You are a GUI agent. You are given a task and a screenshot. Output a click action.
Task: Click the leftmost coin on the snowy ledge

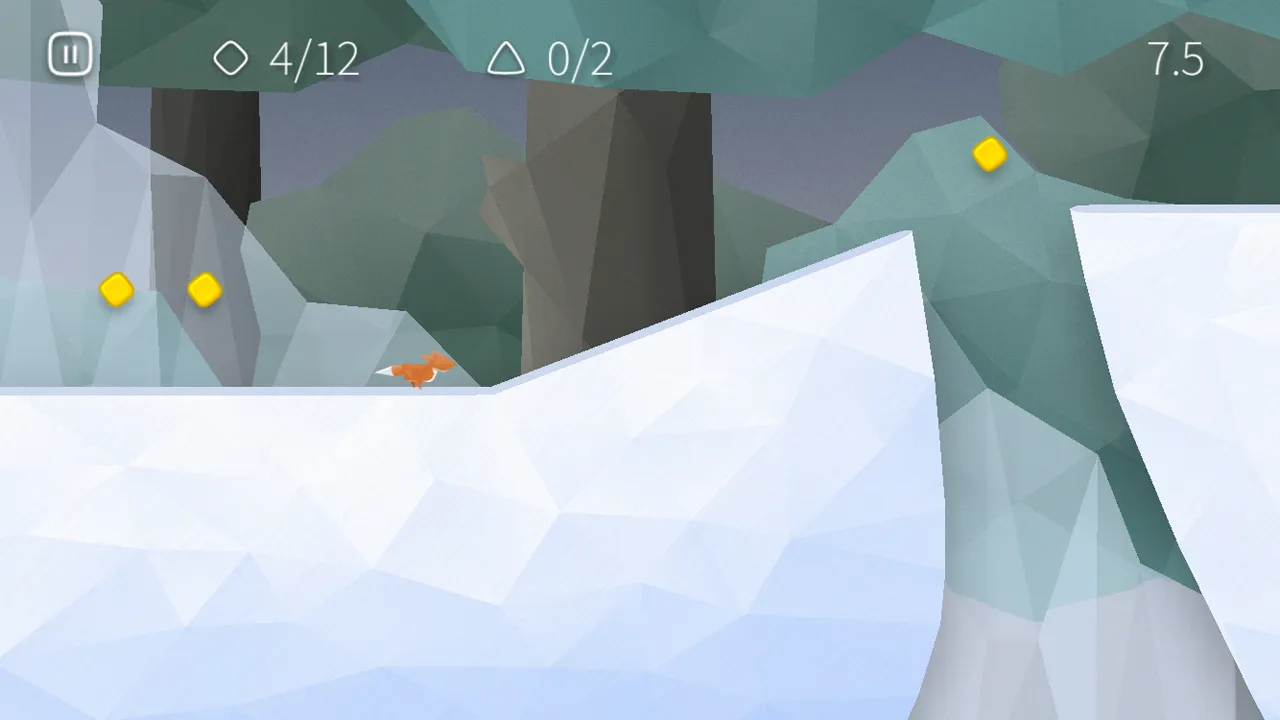click(x=116, y=290)
